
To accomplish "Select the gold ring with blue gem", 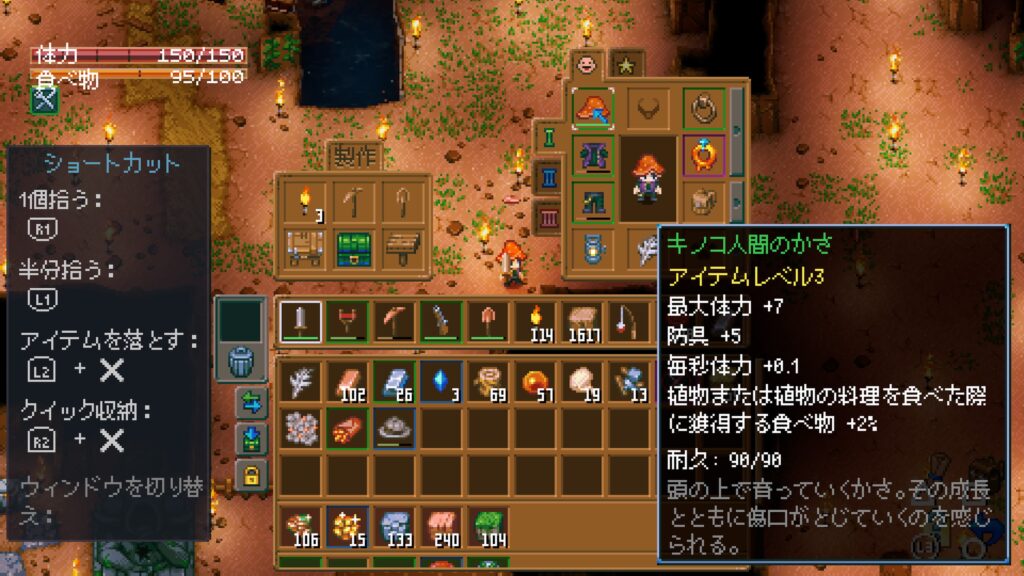I will 702,155.
